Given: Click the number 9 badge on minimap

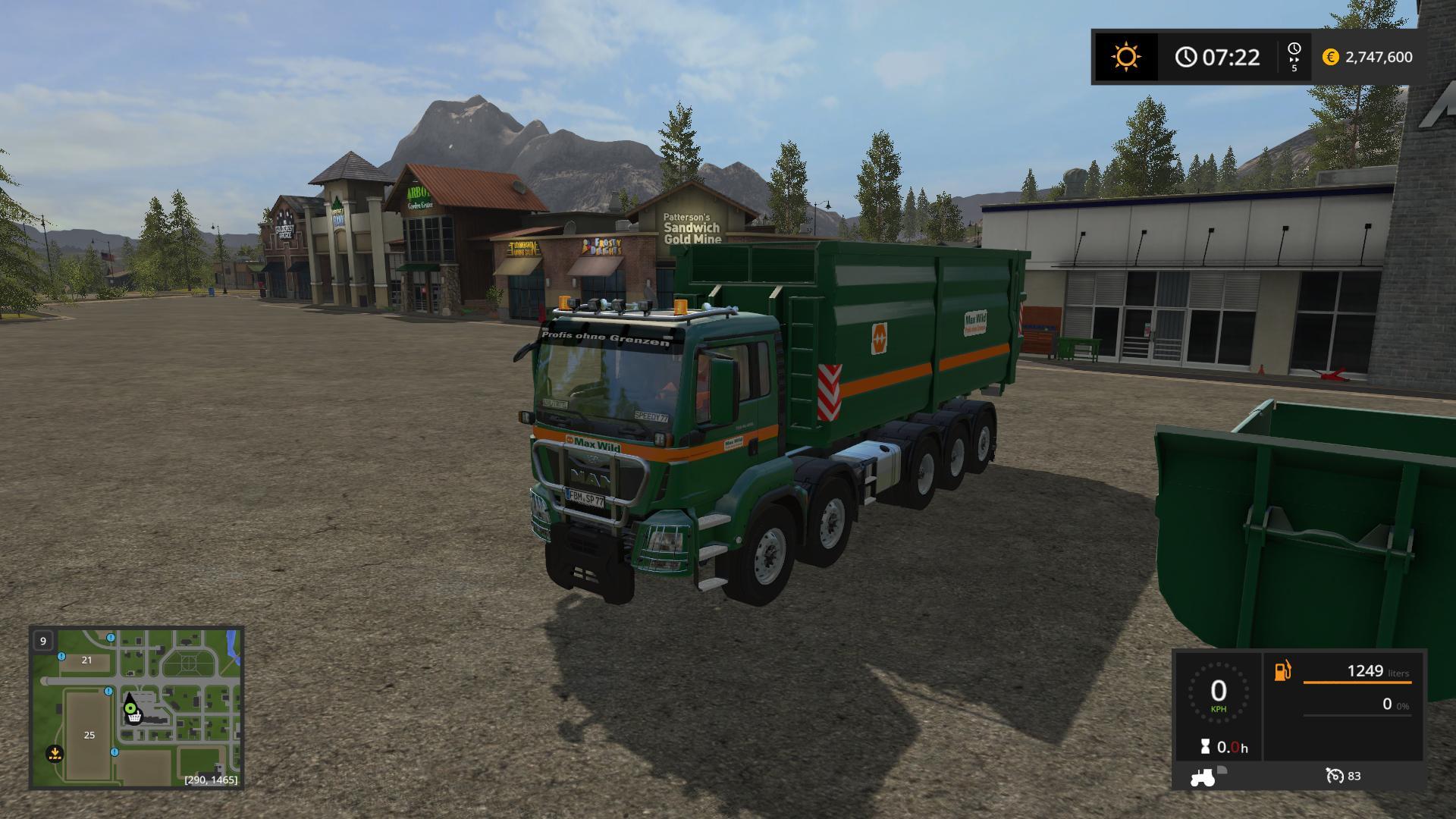Looking at the screenshot, I should [43, 641].
